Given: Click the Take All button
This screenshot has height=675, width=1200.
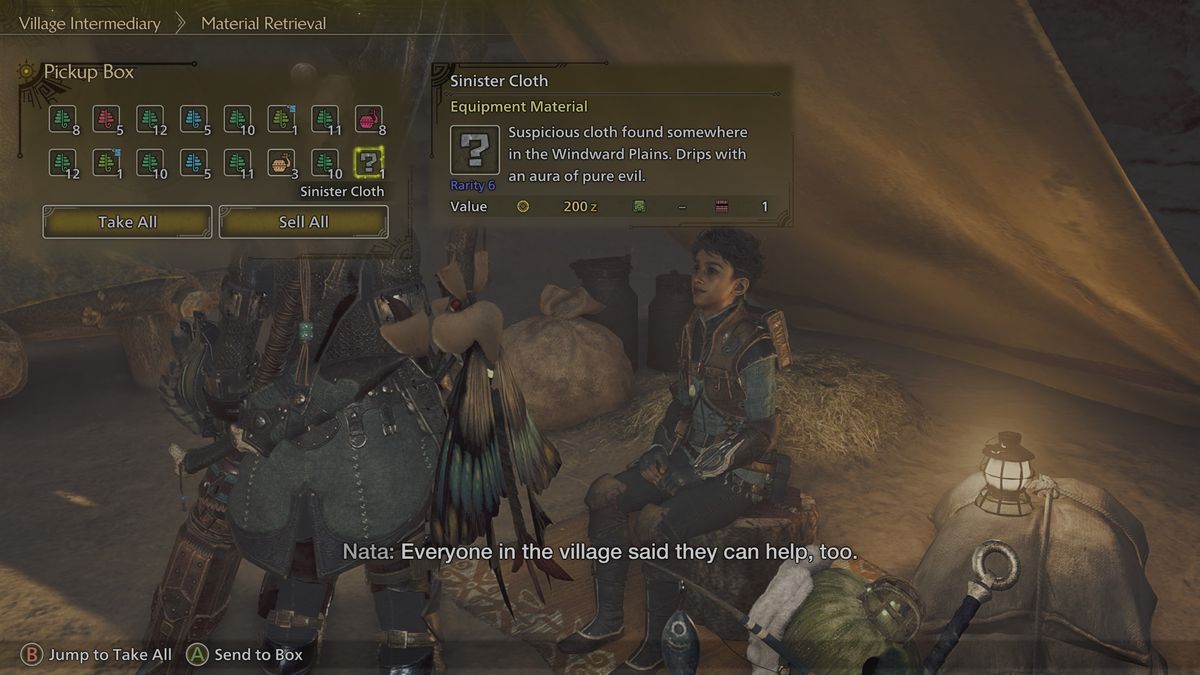Looking at the screenshot, I should tap(127, 222).
